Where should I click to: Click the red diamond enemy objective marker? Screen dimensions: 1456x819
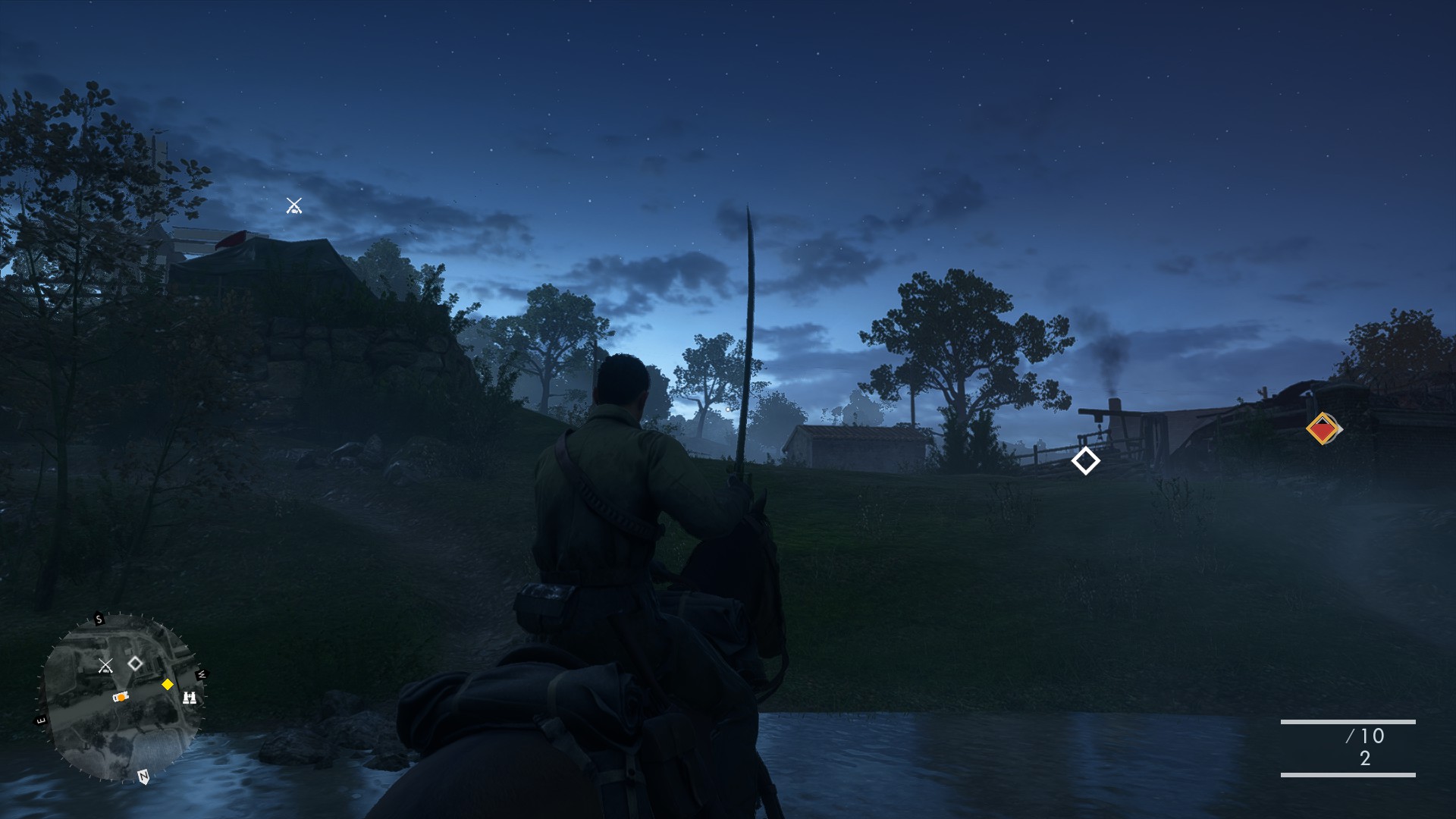[1323, 429]
